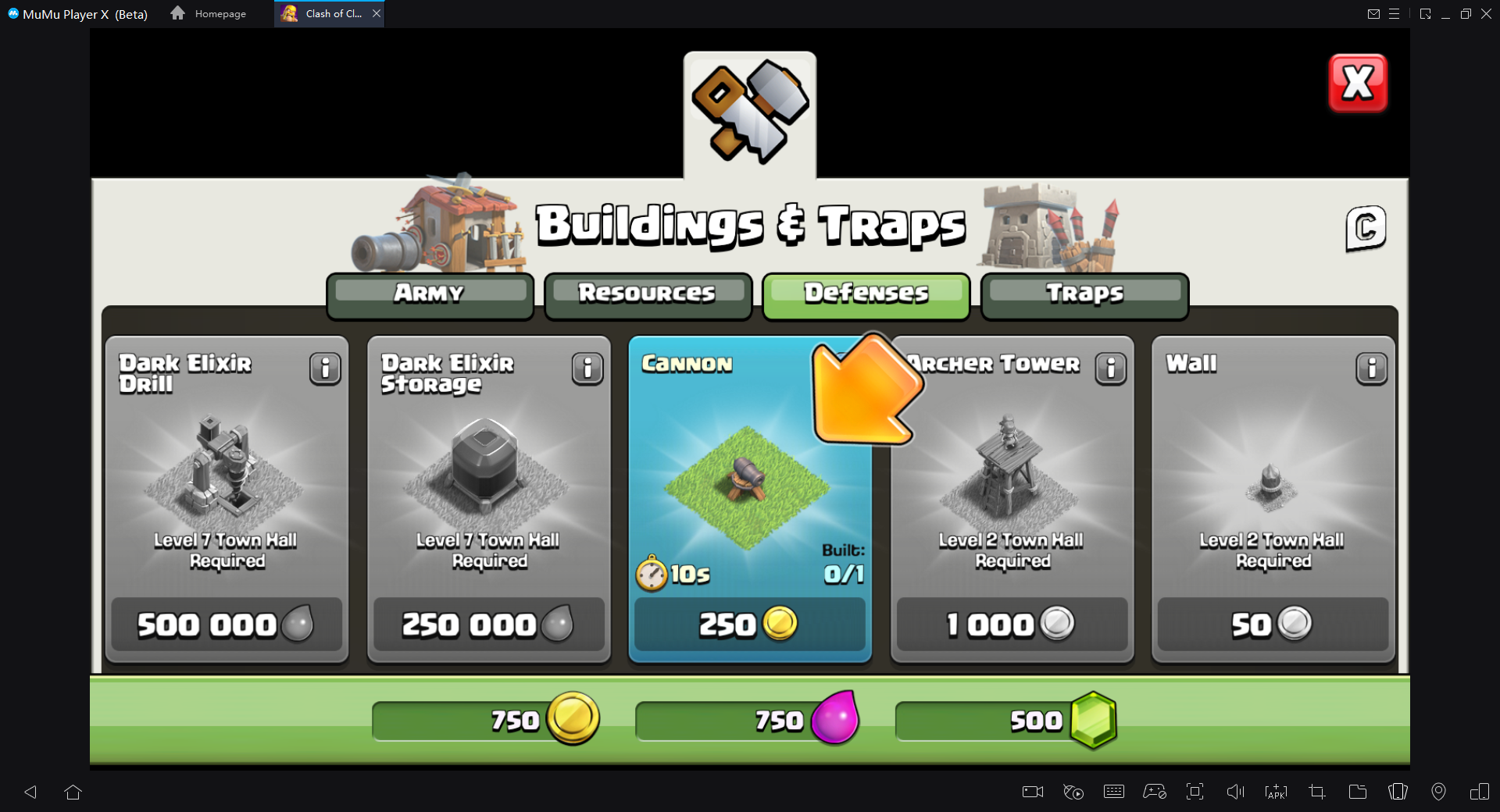The height and width of the screenshot is (812, 1500).
Task: Install an APK file
Action: [1275, 792]
